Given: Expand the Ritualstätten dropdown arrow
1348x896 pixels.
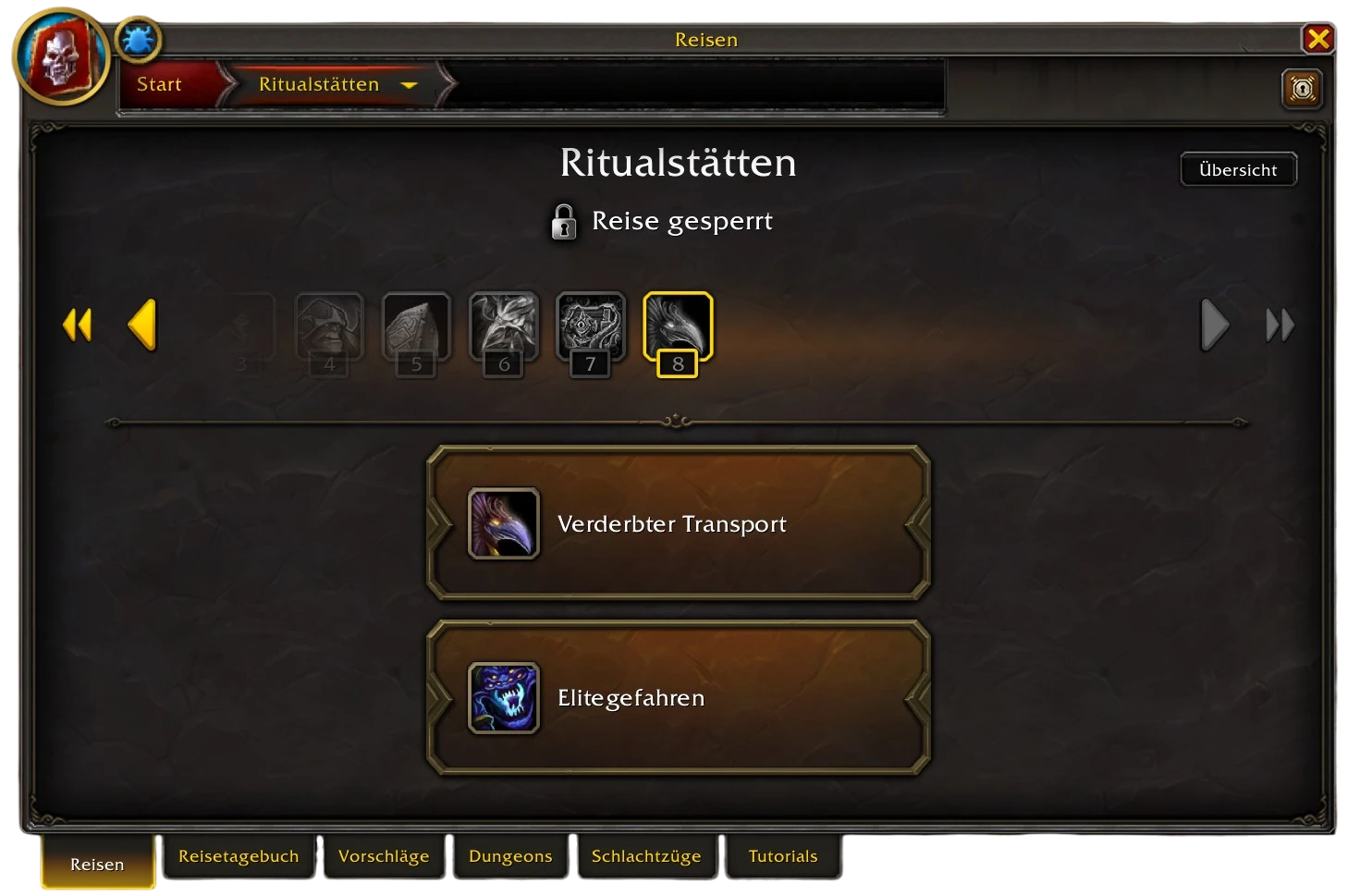Looking at the screenshot, I should pyautogui.click(x=410, y=84).
